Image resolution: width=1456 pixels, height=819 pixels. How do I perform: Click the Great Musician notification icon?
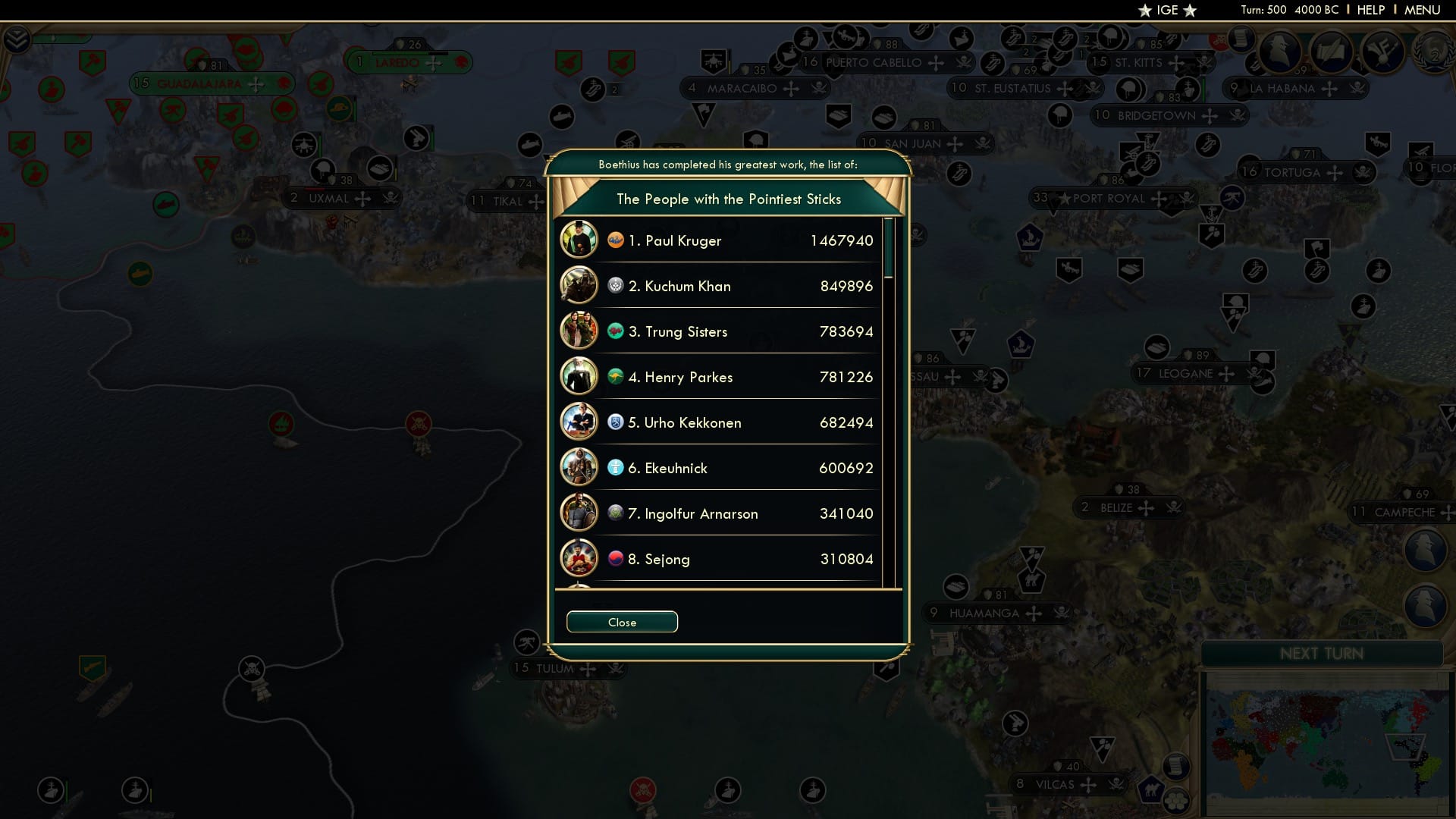click(x=1382, y=53)
